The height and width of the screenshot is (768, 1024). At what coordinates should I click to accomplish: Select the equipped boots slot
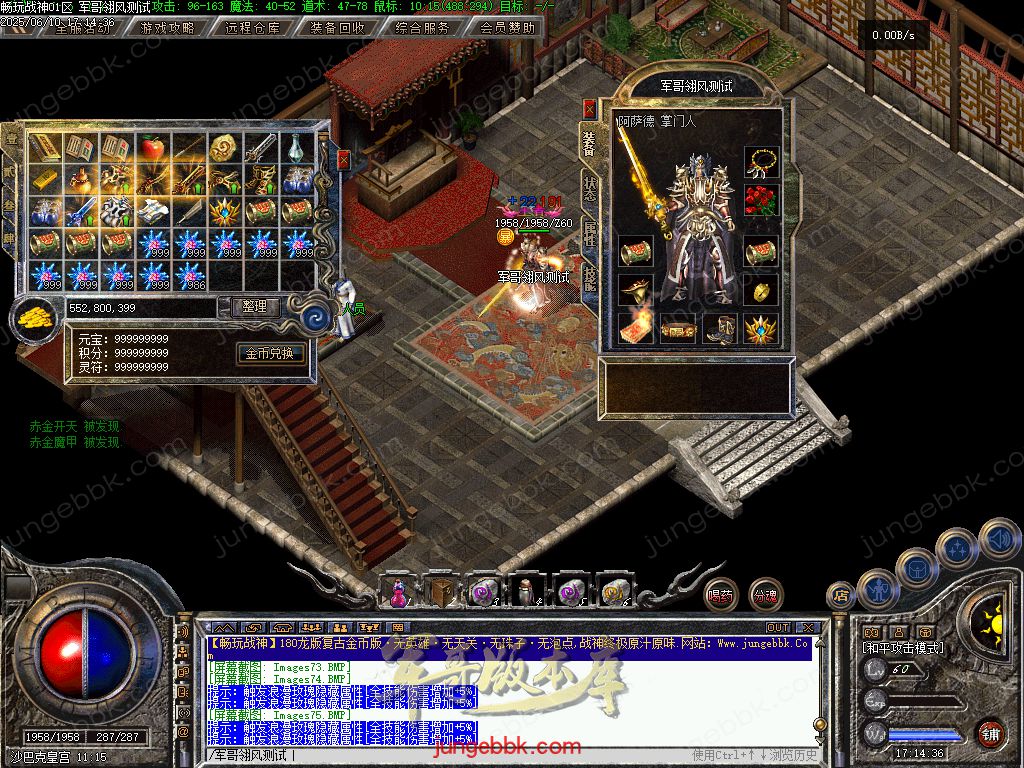719,328
